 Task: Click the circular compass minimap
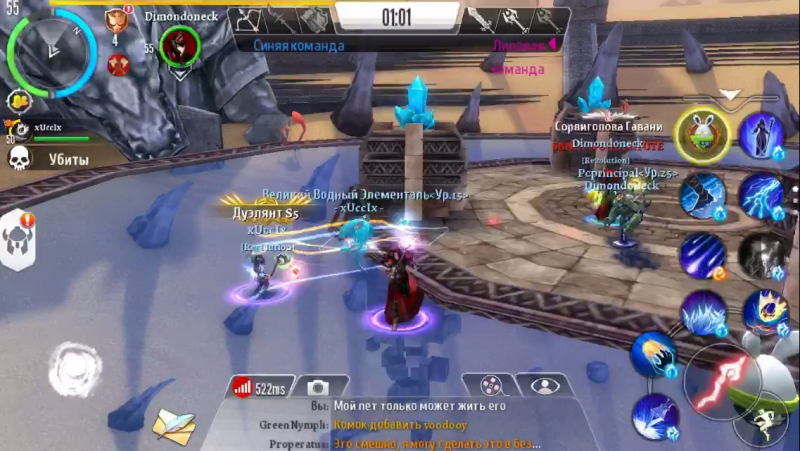coord(49,50)
